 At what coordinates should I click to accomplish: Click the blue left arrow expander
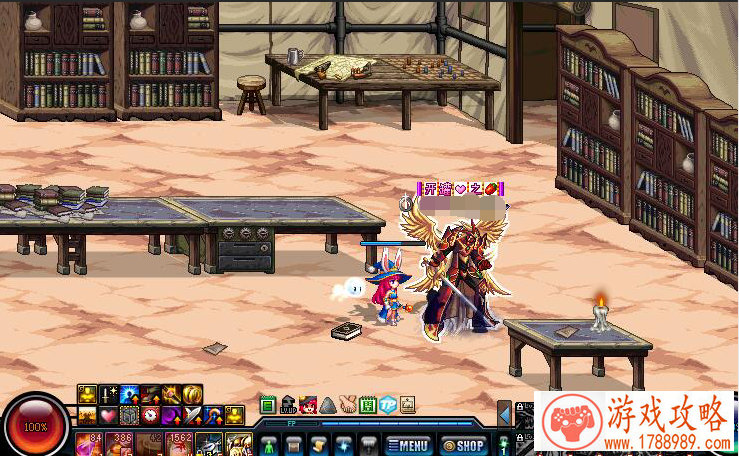(505, 413)
